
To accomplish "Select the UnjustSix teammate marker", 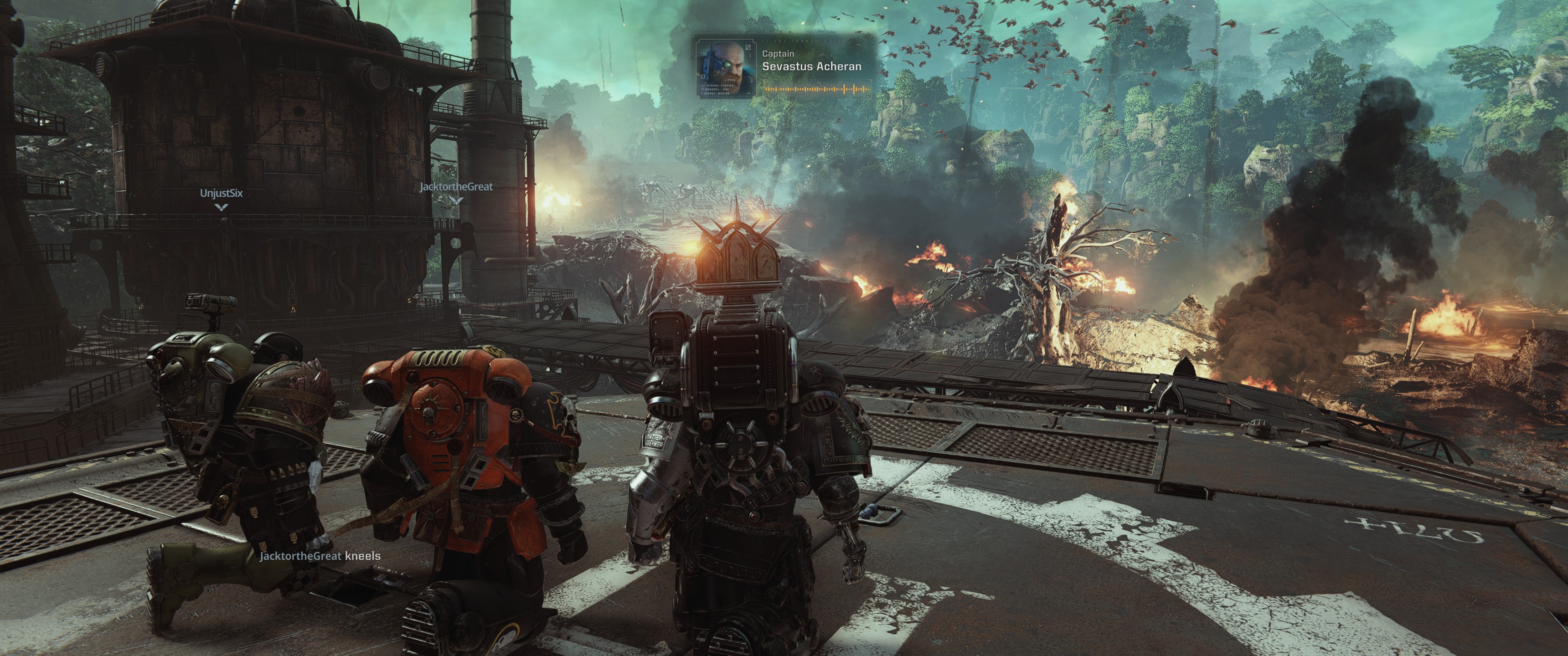I will click(x=222, y=198).
